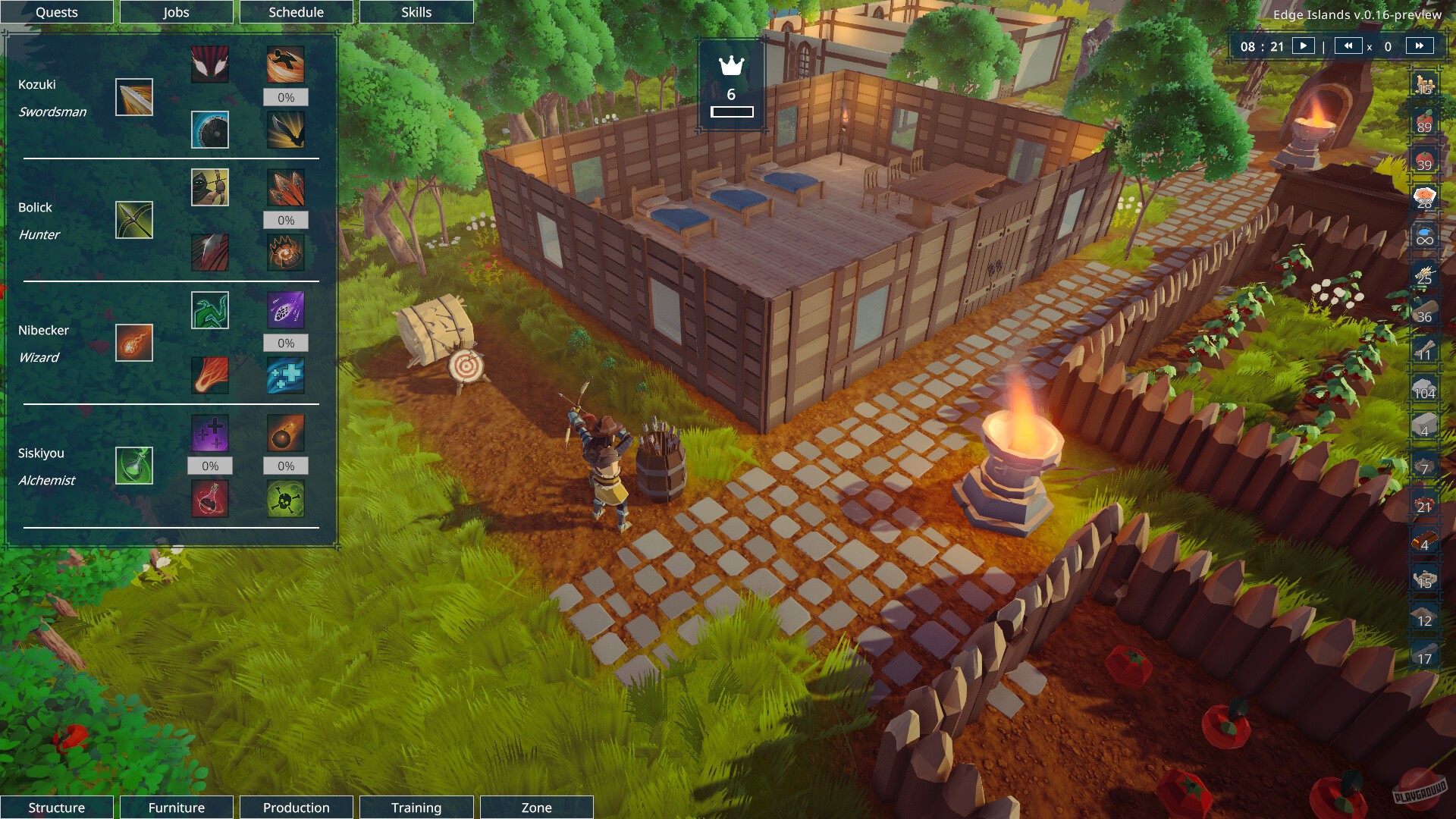Open the Furniture build category

pyautogui.click(x=176, y=807)
